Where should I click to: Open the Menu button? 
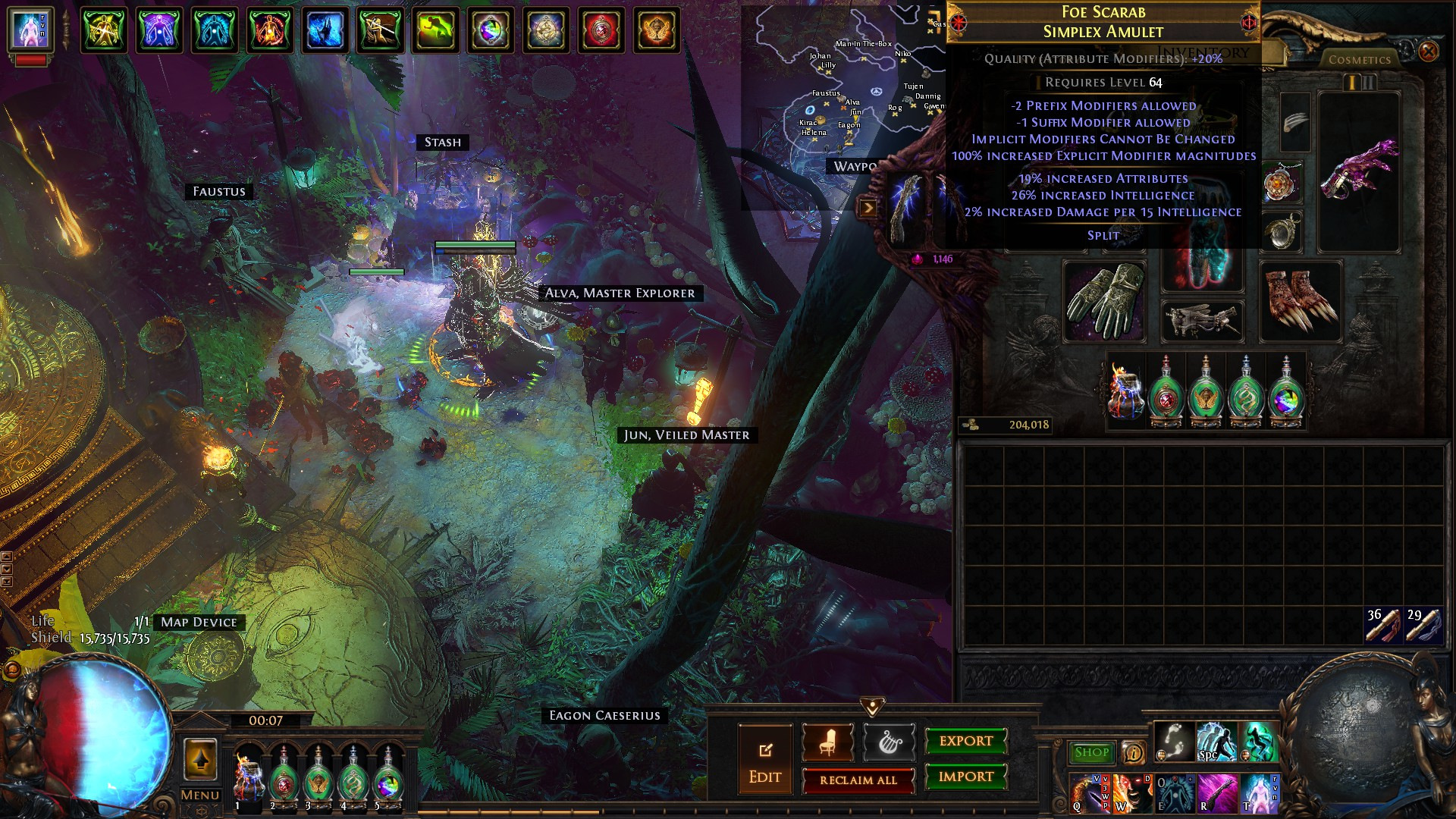pos(200,795)
